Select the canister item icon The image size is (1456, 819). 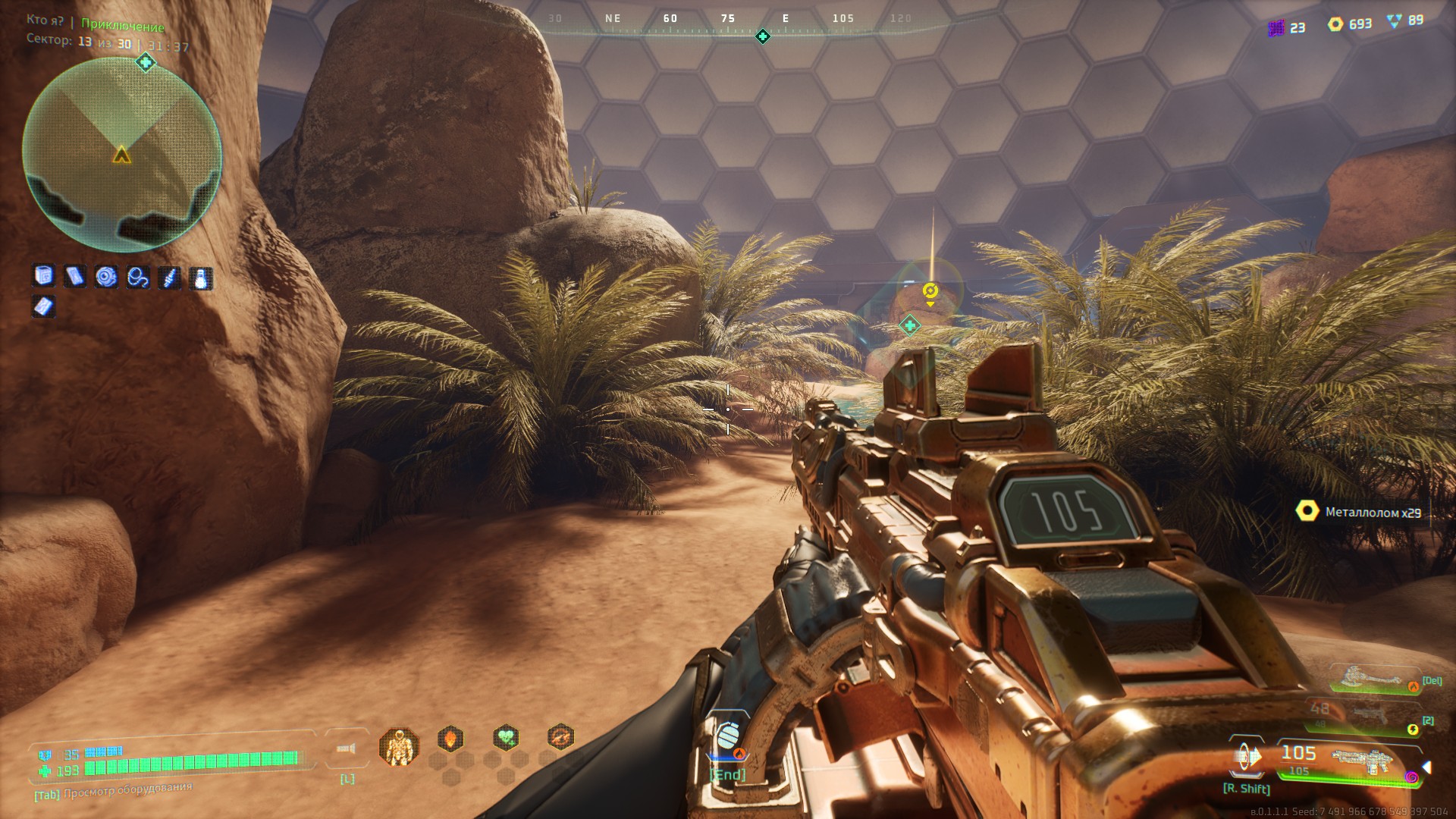(44, 276)
